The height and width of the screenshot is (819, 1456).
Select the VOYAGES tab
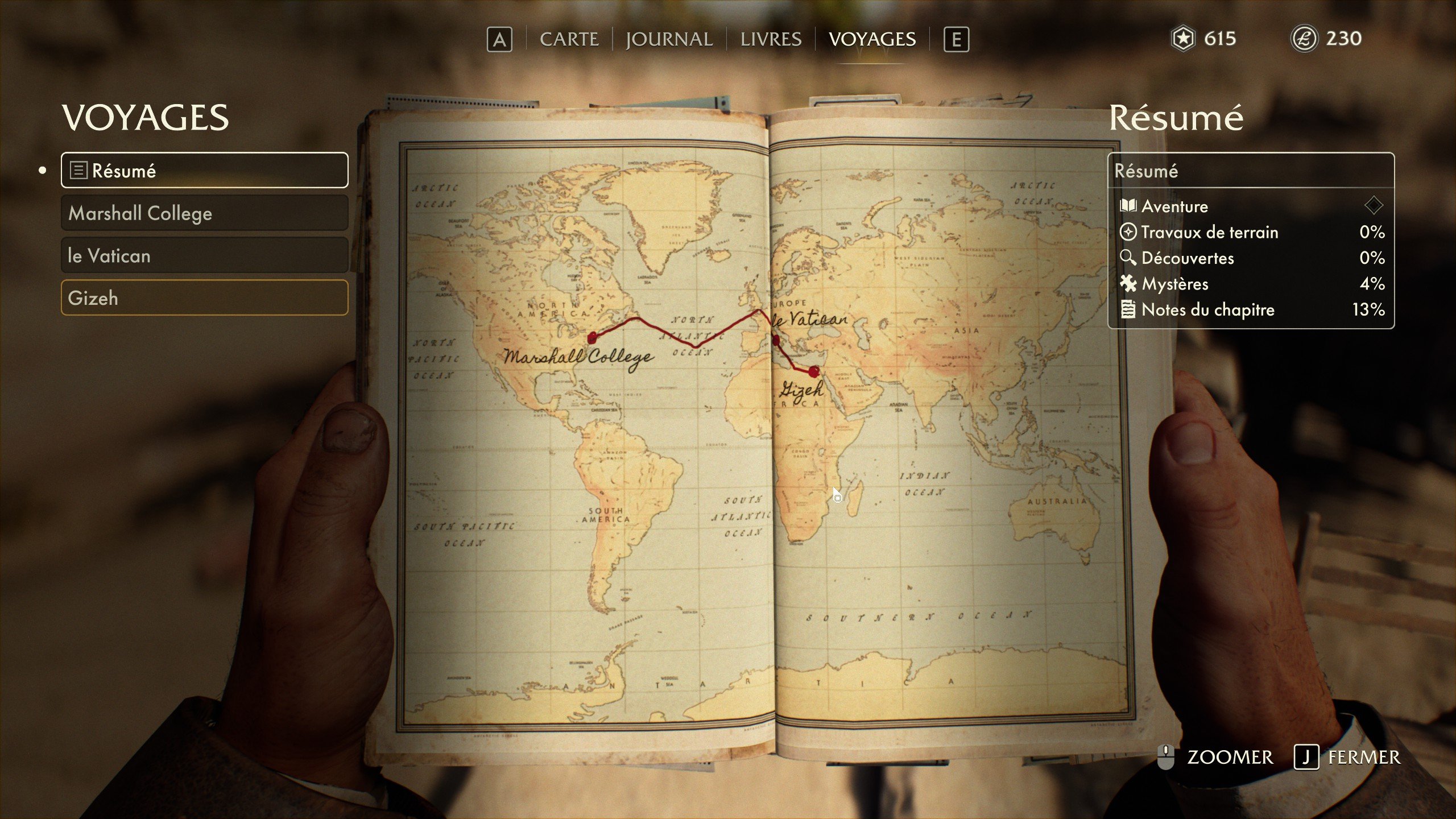[872, 39]
